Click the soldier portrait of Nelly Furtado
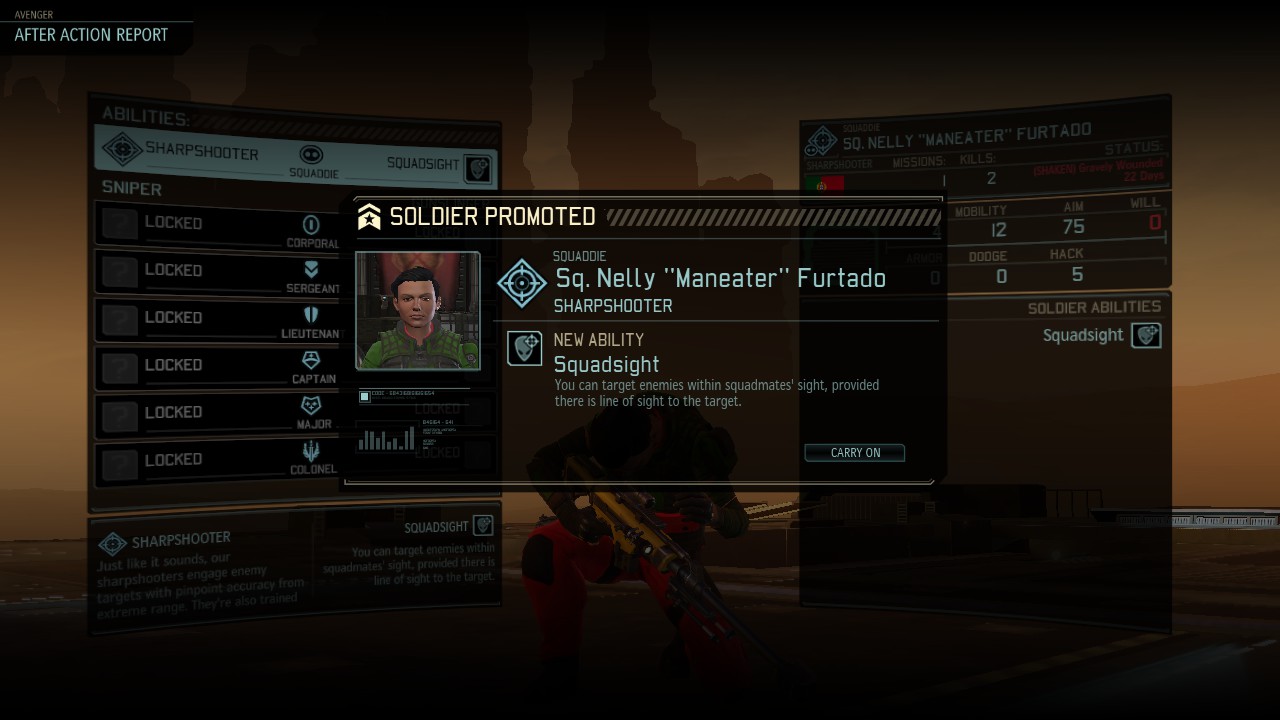Viewport: 1280px width, 720px height. point(418,311)
